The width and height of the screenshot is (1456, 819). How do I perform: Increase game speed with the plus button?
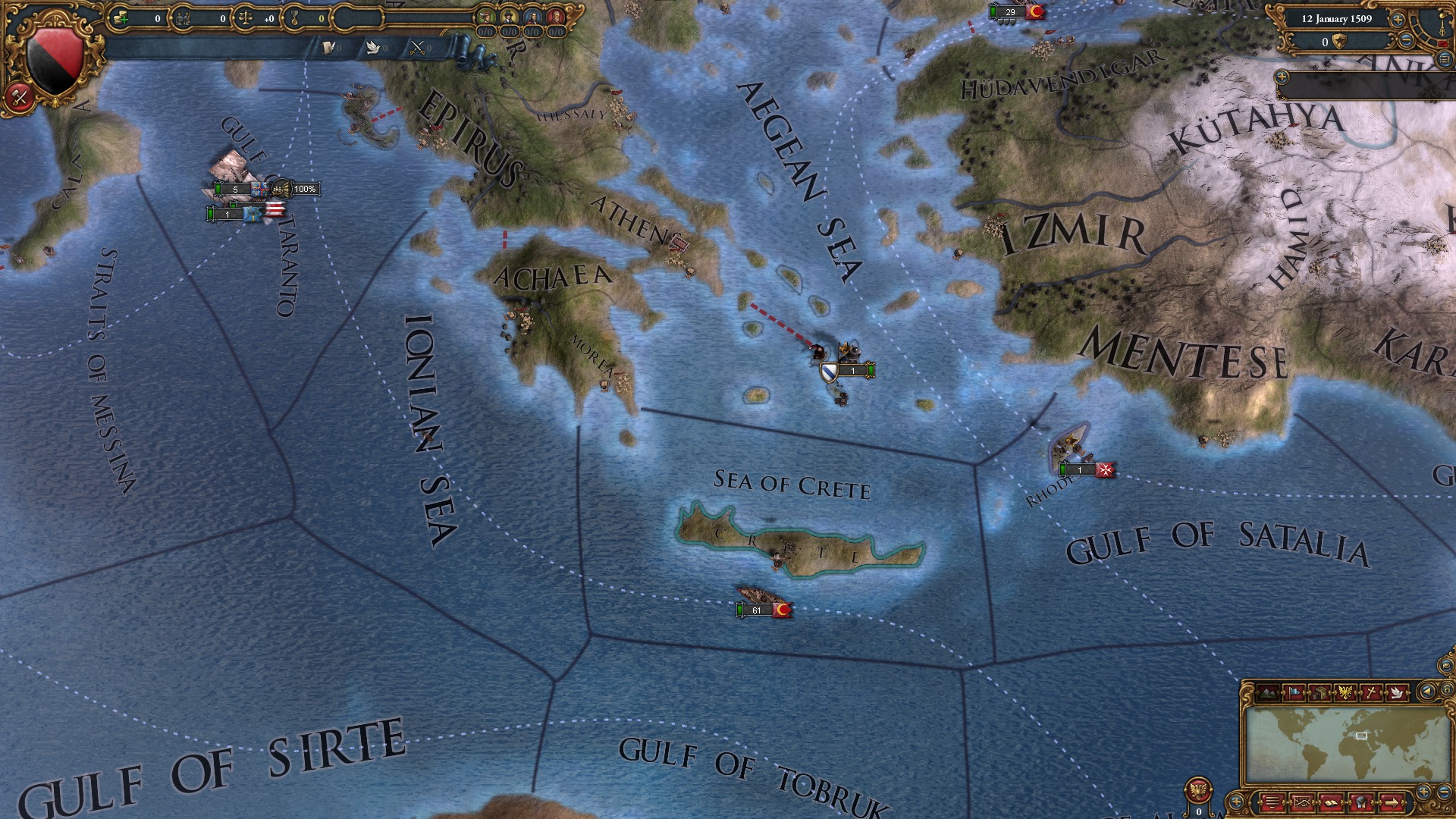click(1398, 20)
